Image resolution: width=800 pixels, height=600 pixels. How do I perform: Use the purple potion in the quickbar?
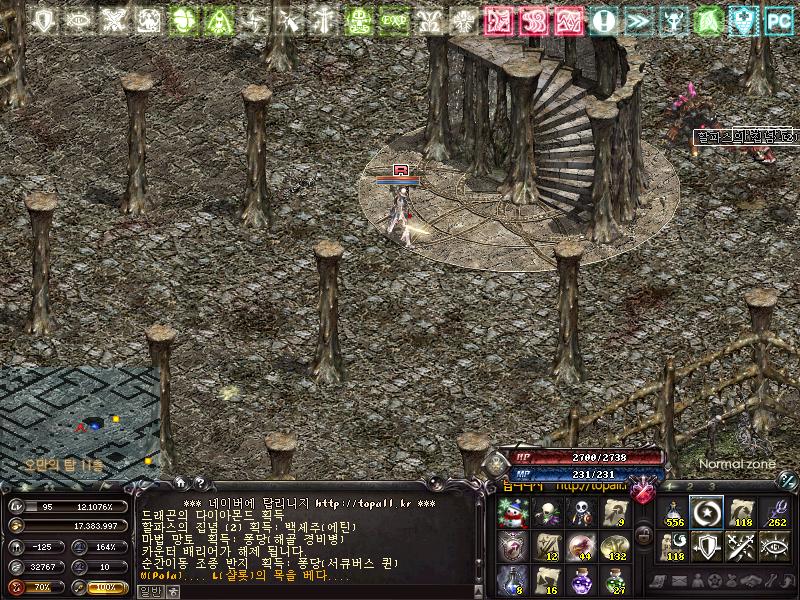click(x=580, y=579)
